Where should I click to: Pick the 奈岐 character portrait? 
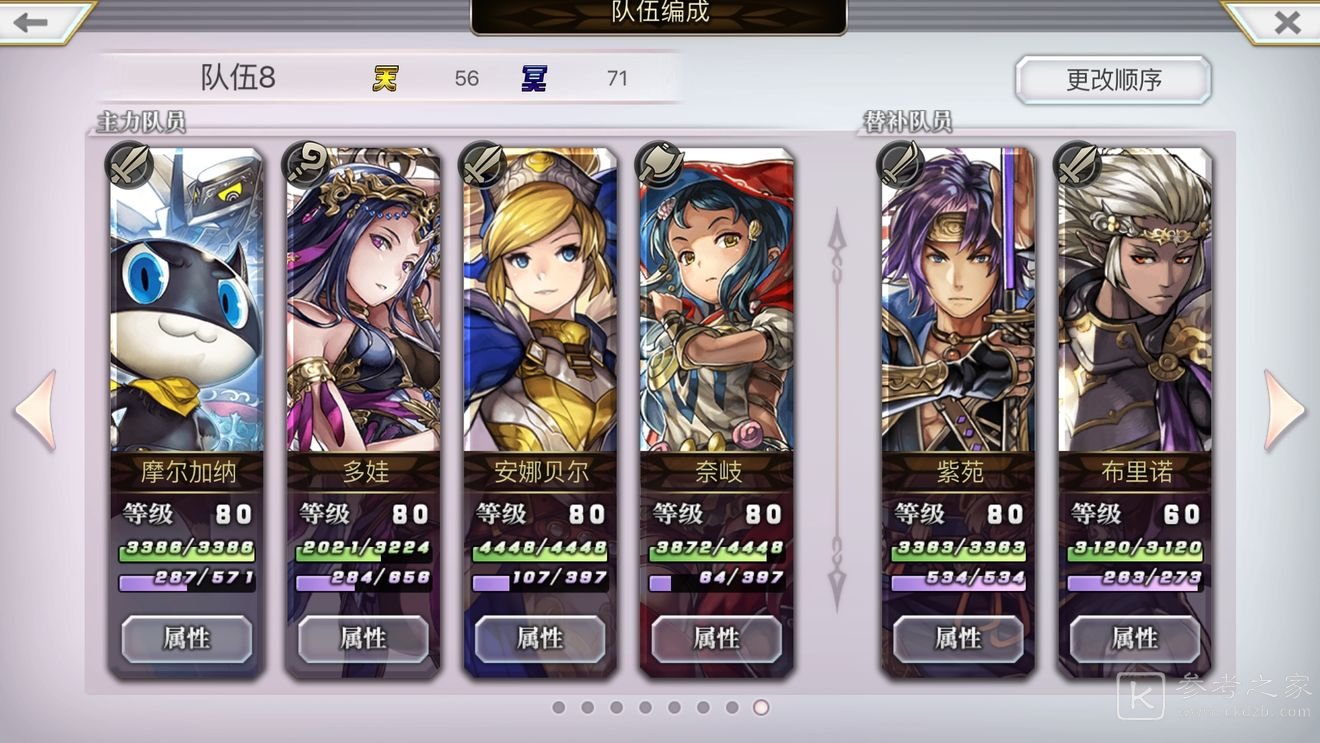tap(717, 300)
